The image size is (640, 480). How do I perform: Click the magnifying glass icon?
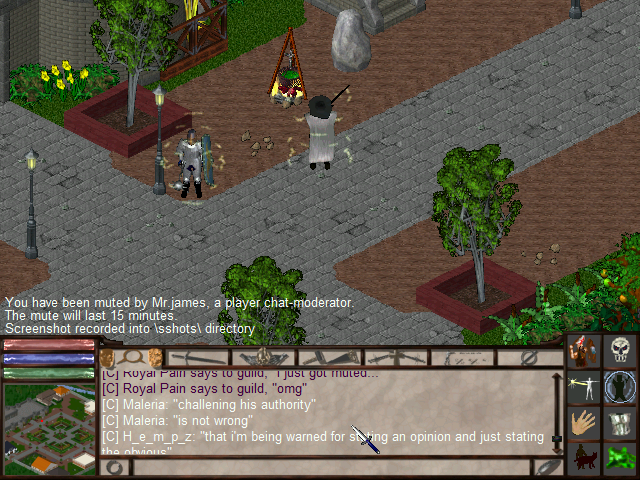click(x=130, y=357)
